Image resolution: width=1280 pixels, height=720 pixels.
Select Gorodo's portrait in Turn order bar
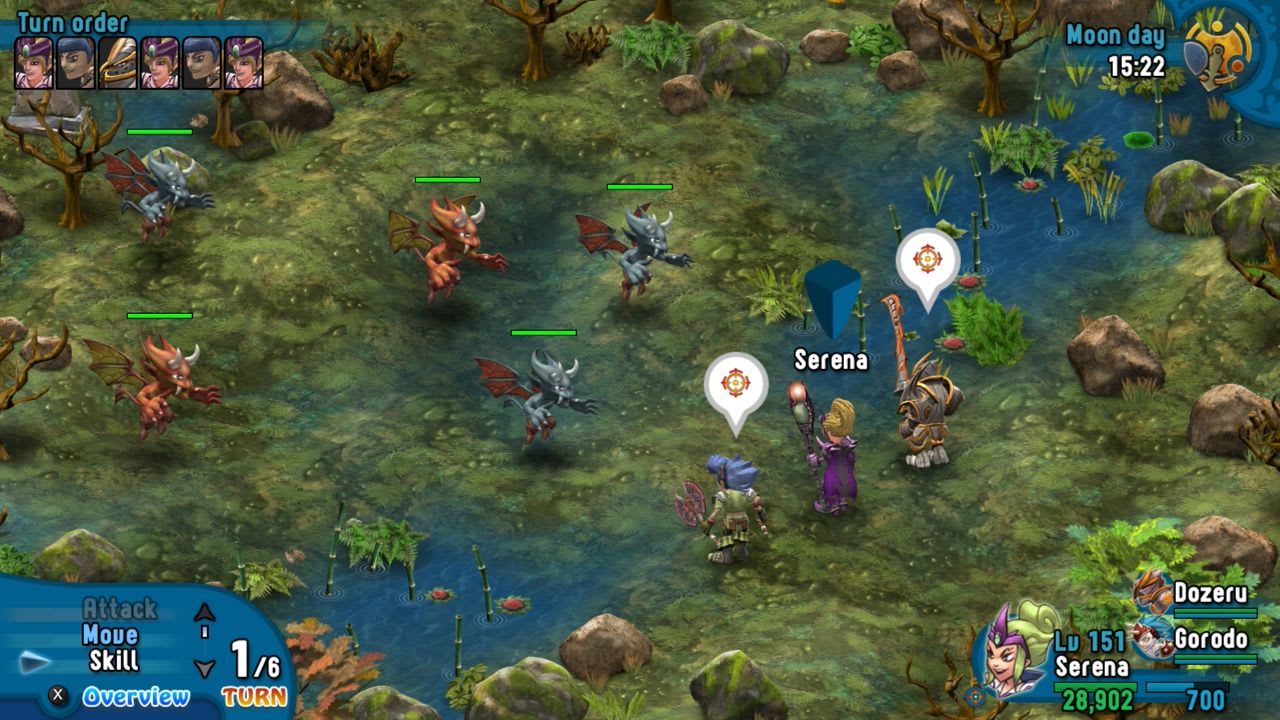click(x=77, y=62)
